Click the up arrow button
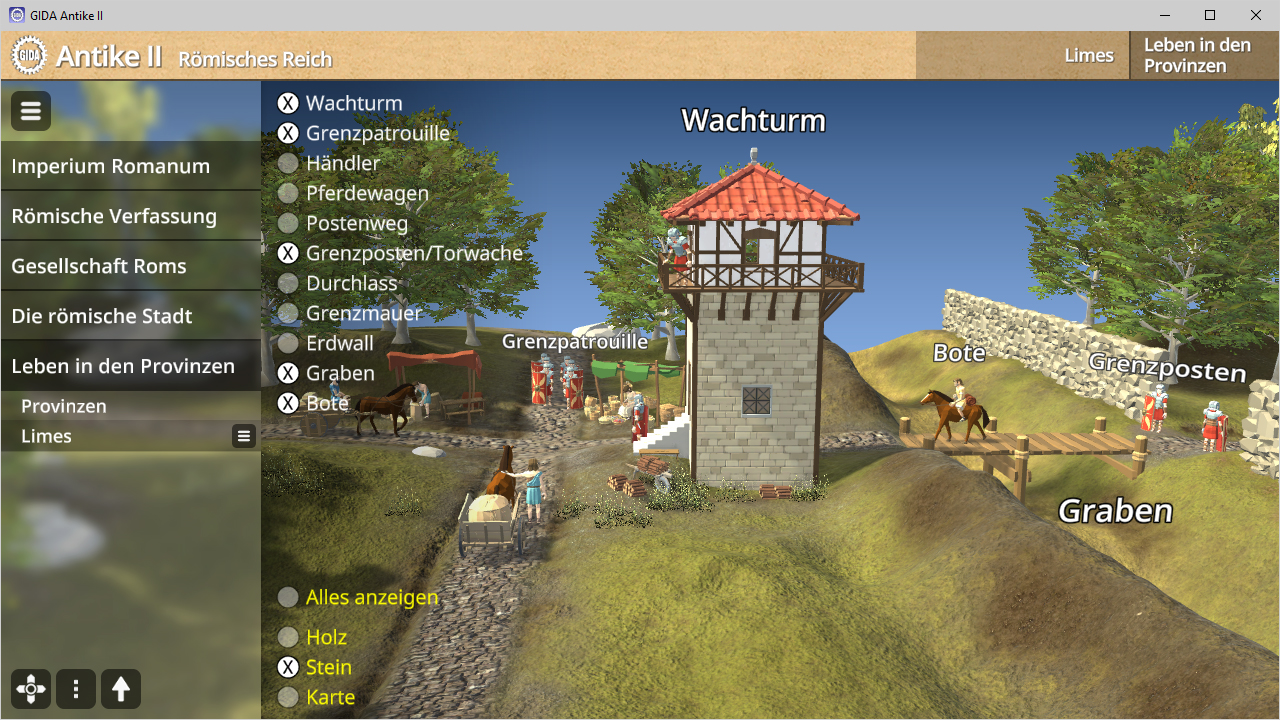Viewport: 1280px width, 720px height. tap(121, 689)
